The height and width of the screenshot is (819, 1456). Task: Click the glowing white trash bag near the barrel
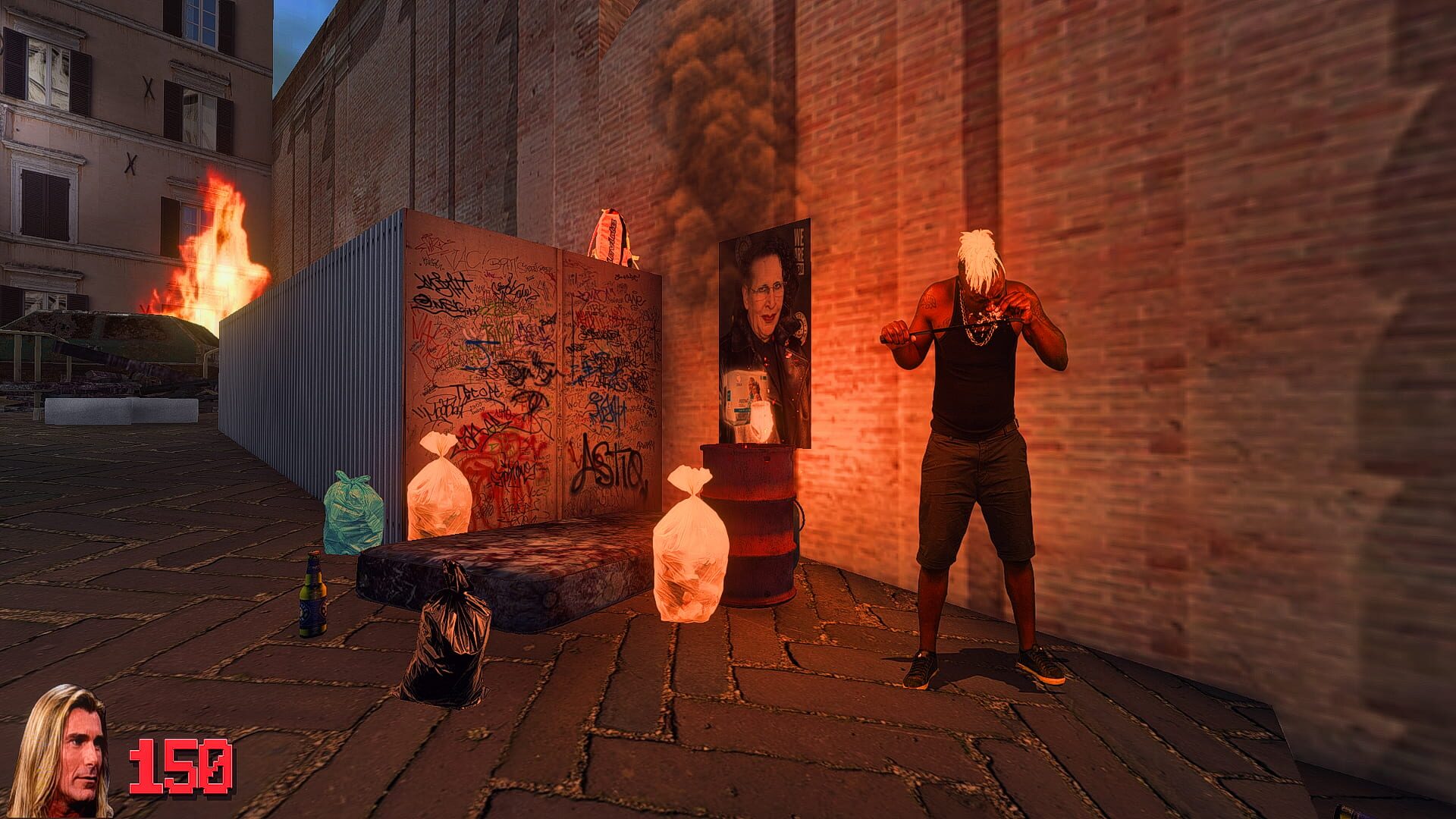coord(690,554)
